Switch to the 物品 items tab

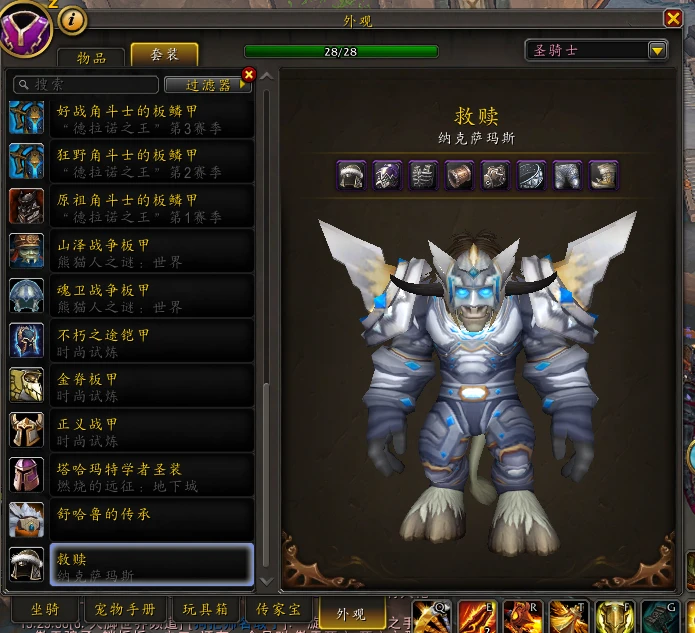[93, 57]
